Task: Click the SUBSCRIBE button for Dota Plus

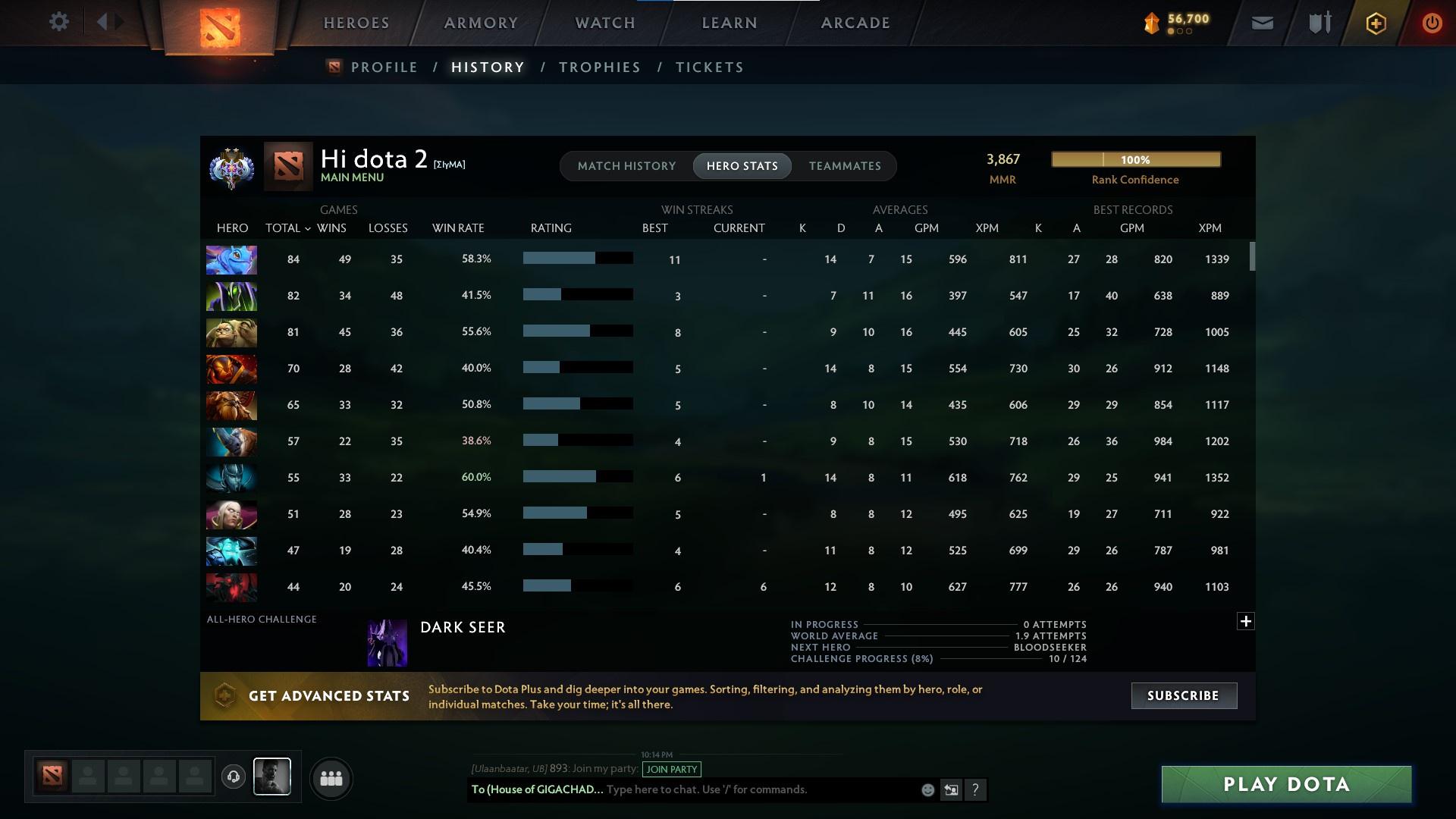Action: pyautogui.click(x=1183, y=695)
